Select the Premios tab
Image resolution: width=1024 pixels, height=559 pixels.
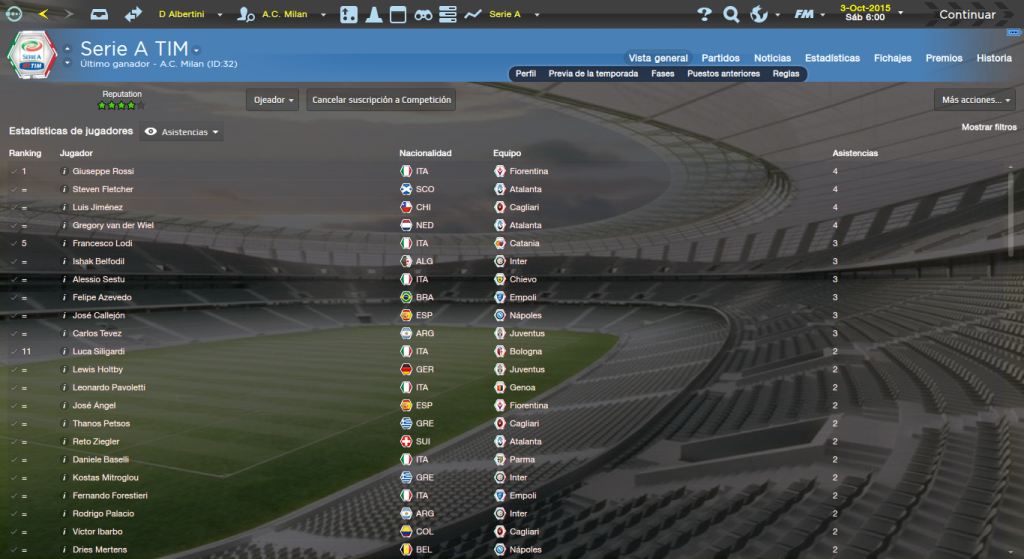[944, 58]
